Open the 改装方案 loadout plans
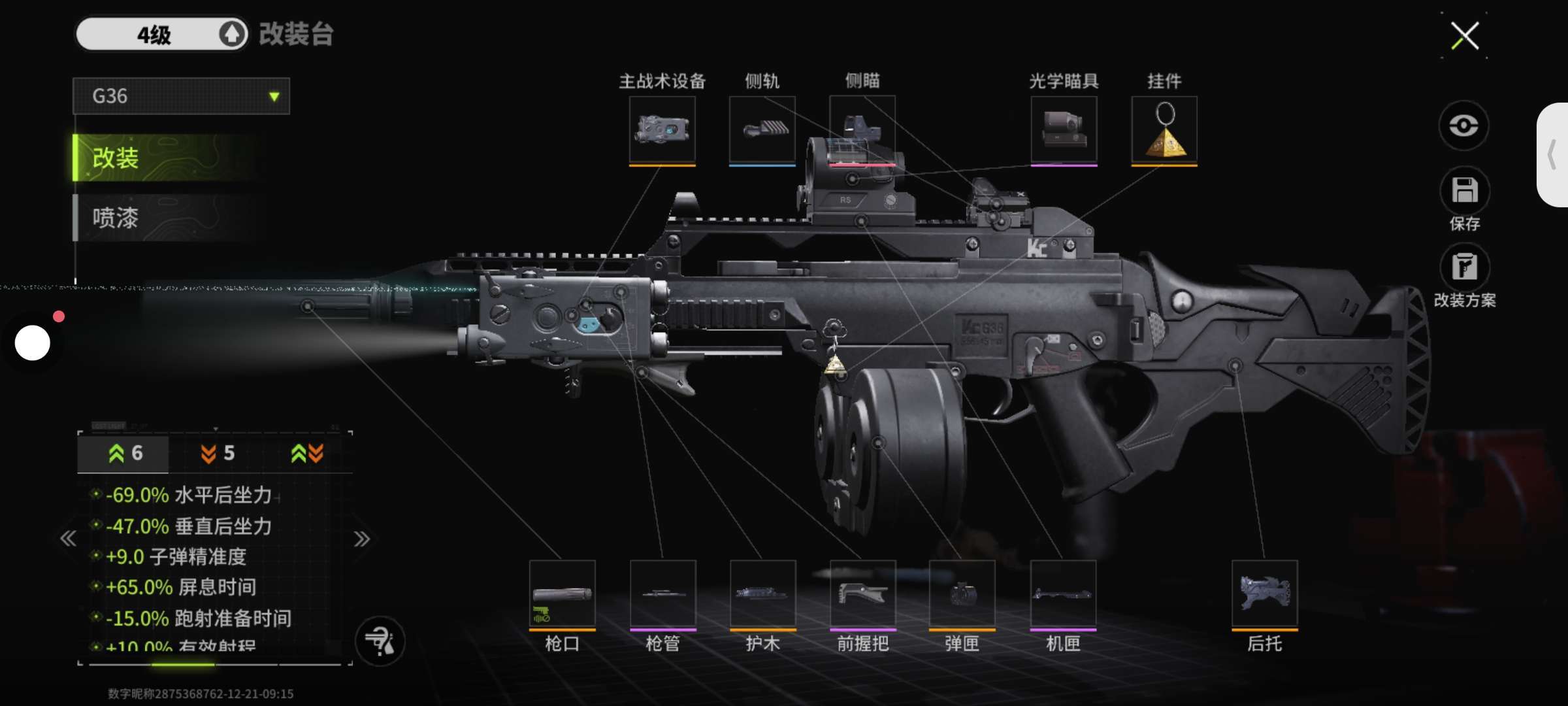This screenshot has height=706, width=1568. click(x=1464, y=268)
